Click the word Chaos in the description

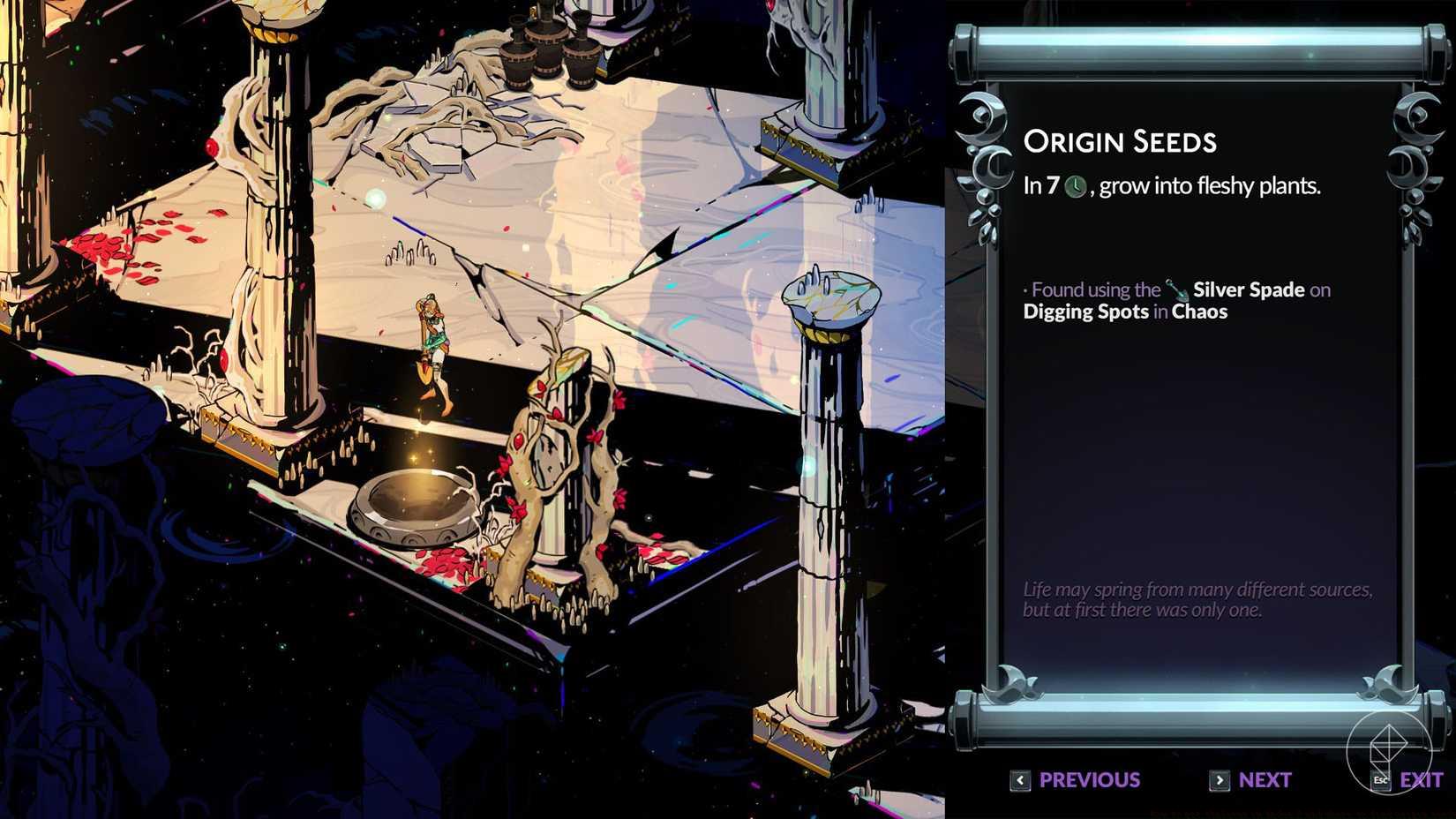(x=1201, y=312)
